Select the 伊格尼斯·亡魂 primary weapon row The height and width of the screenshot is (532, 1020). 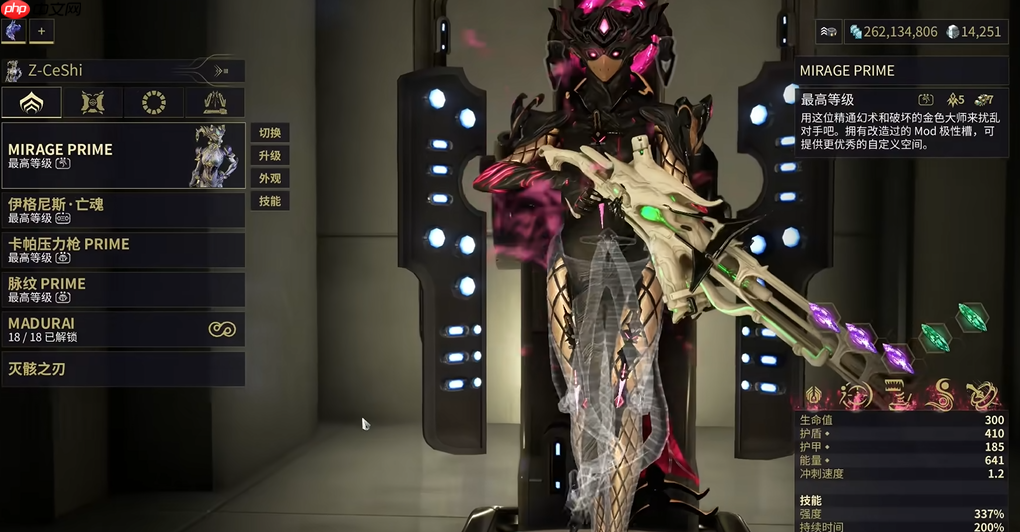pyautogui.click(x=123, y=210)
